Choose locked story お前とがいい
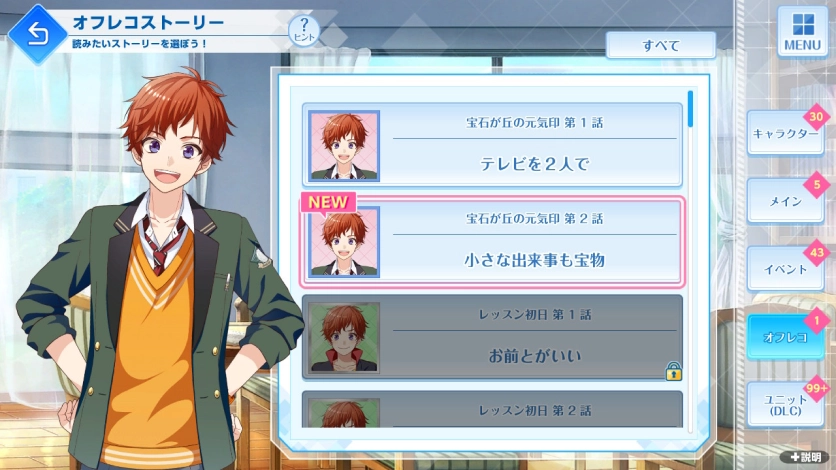The width and height of the screenshot is (836, 470). [x=493, y=338]
